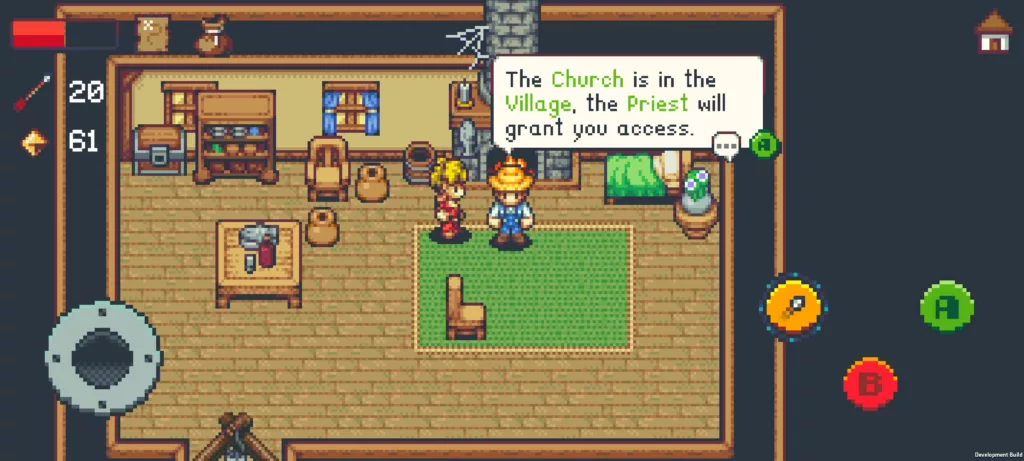Viewport: 1024px width, 461px height.
Task: Tap the large green A action button
Action: click(x=946, y=307)
